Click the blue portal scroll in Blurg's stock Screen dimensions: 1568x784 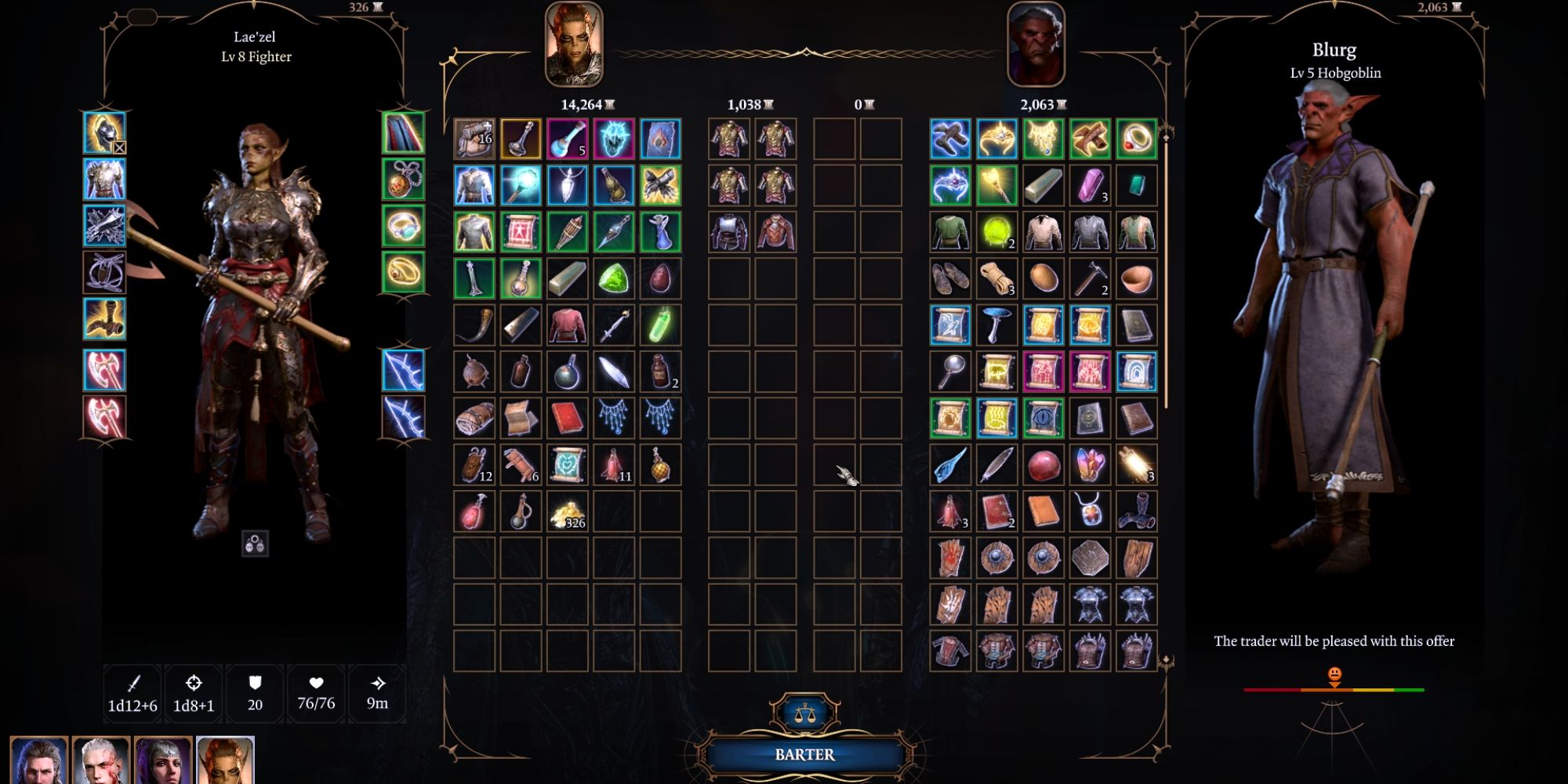point(1135,370)
